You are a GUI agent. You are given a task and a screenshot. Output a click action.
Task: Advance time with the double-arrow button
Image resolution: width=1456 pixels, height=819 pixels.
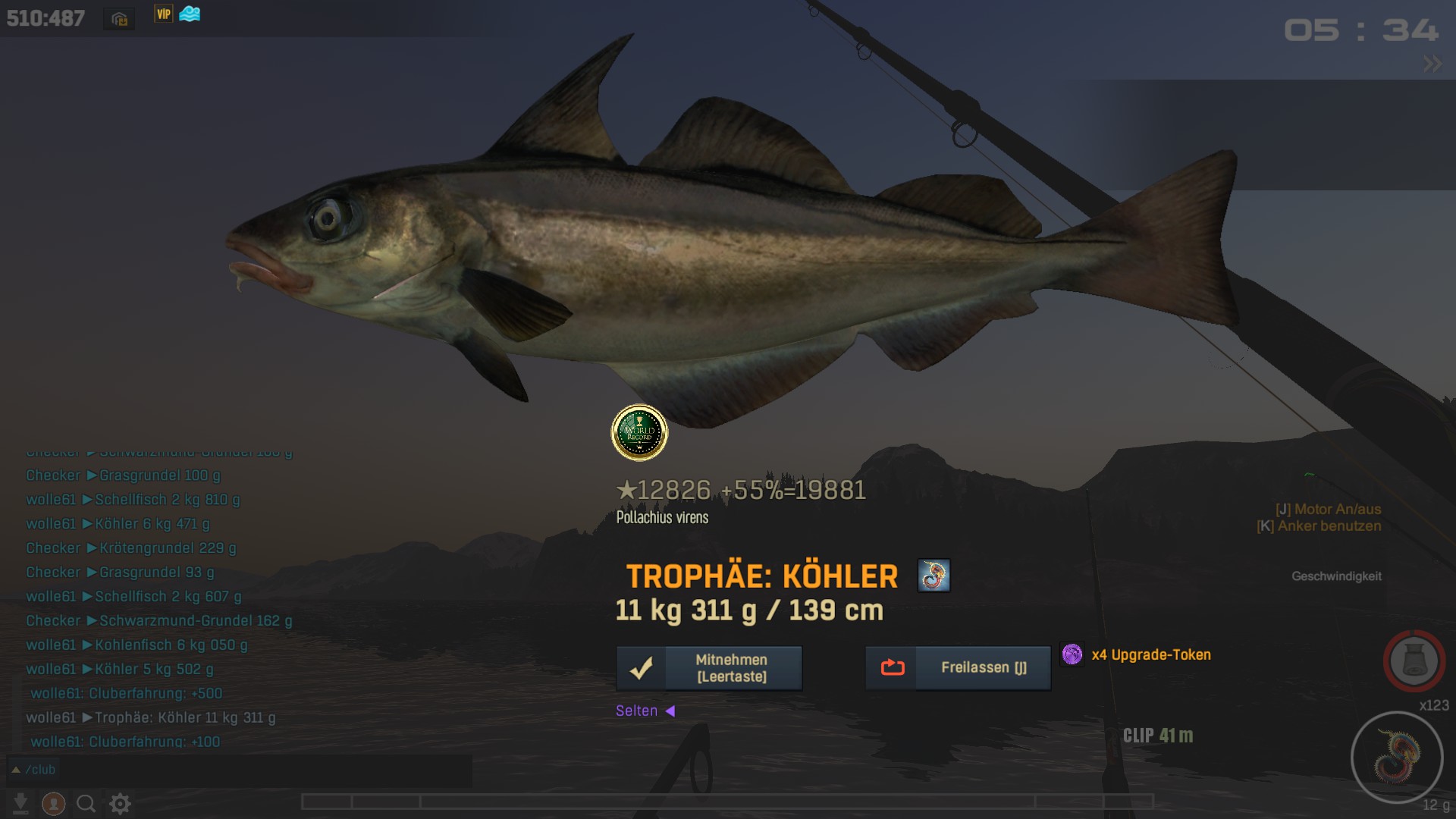pos(1432,64)
